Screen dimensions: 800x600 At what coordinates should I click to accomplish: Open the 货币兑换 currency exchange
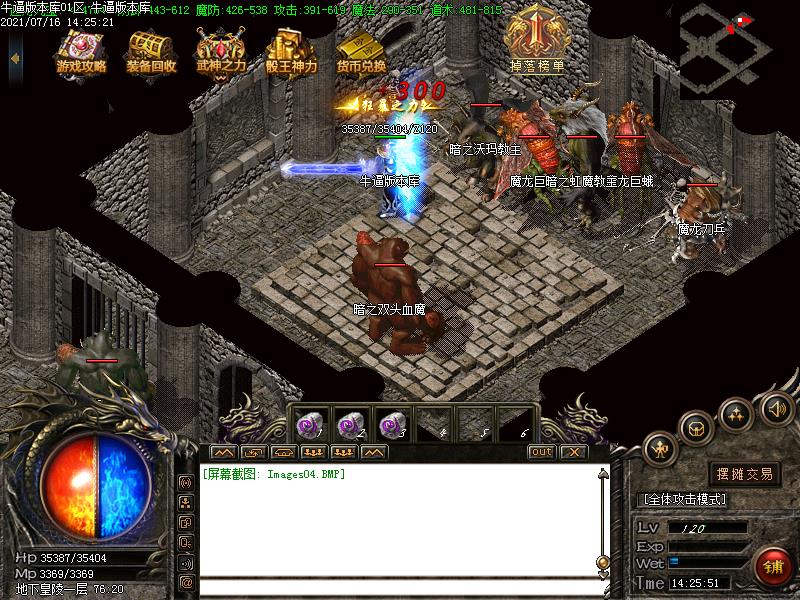pyautogui.click(x=361, y=51)
